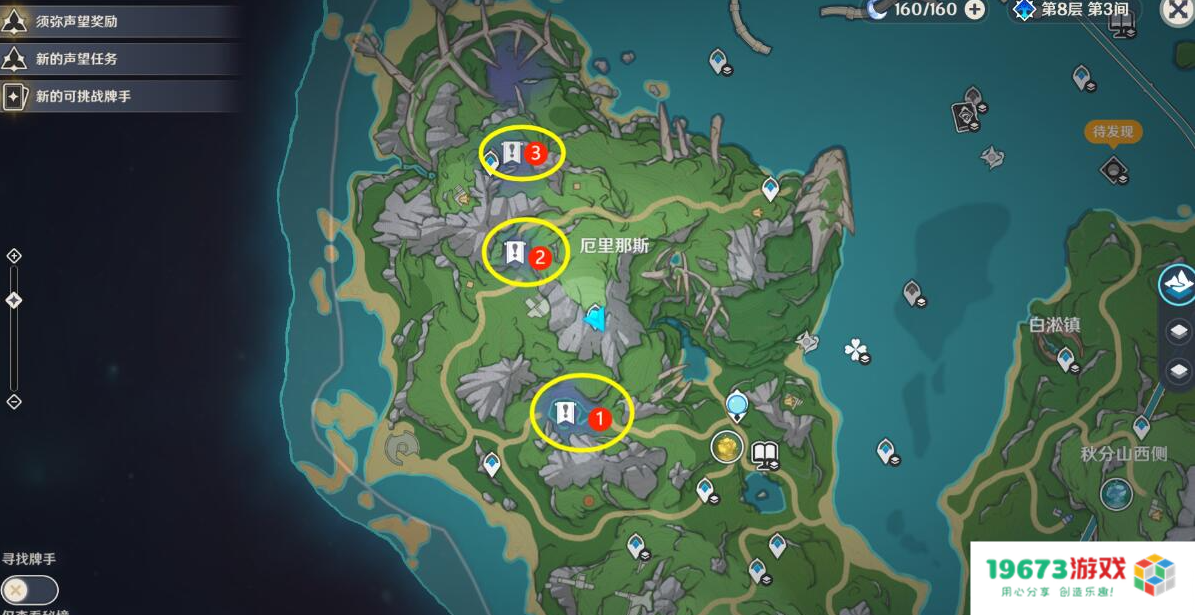1195x615 pixels.
Task: Select the 新的声望任务 notification
Action: click(x=118, y=59)
